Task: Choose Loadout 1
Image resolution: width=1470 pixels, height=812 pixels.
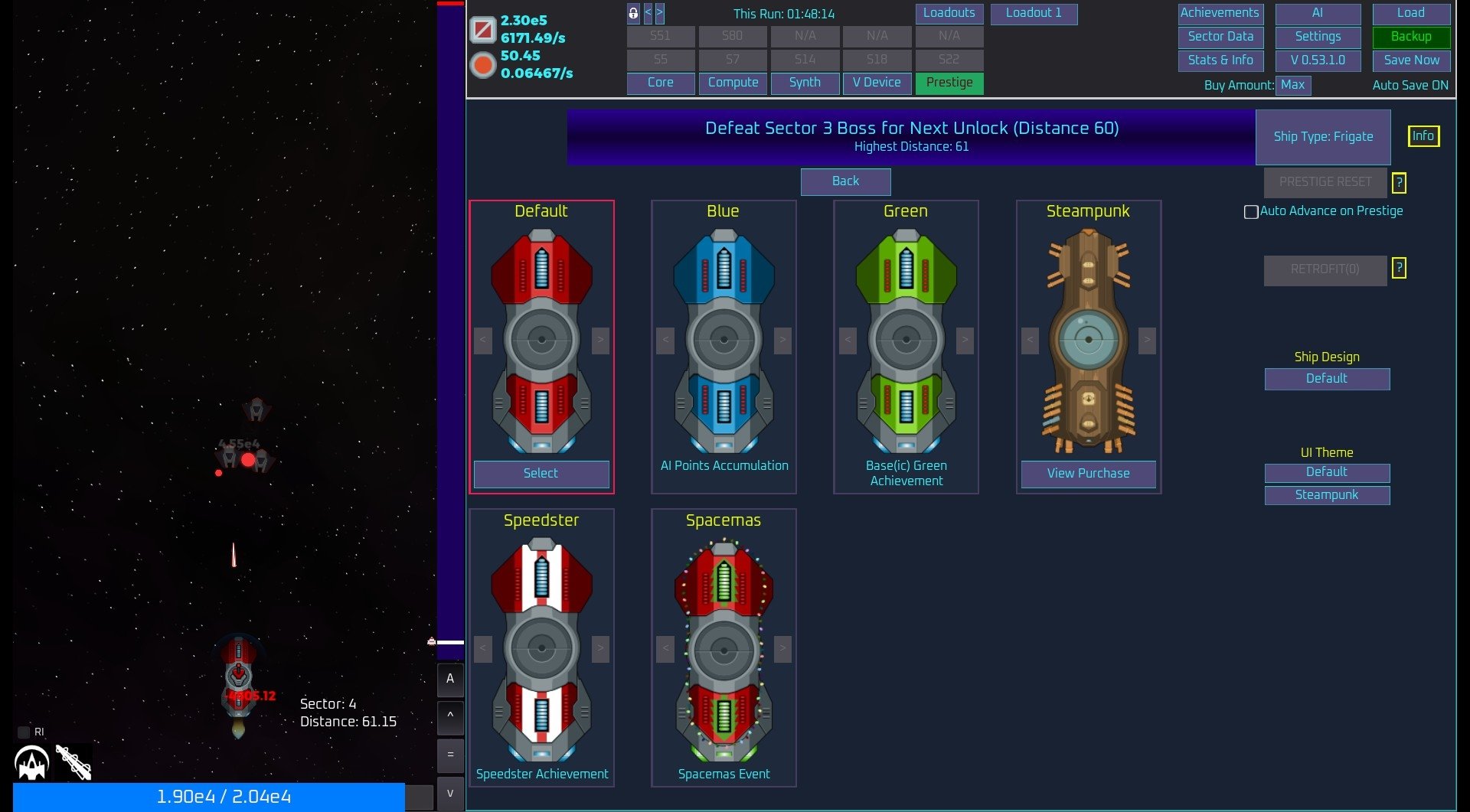Action: coord(1034,13)
